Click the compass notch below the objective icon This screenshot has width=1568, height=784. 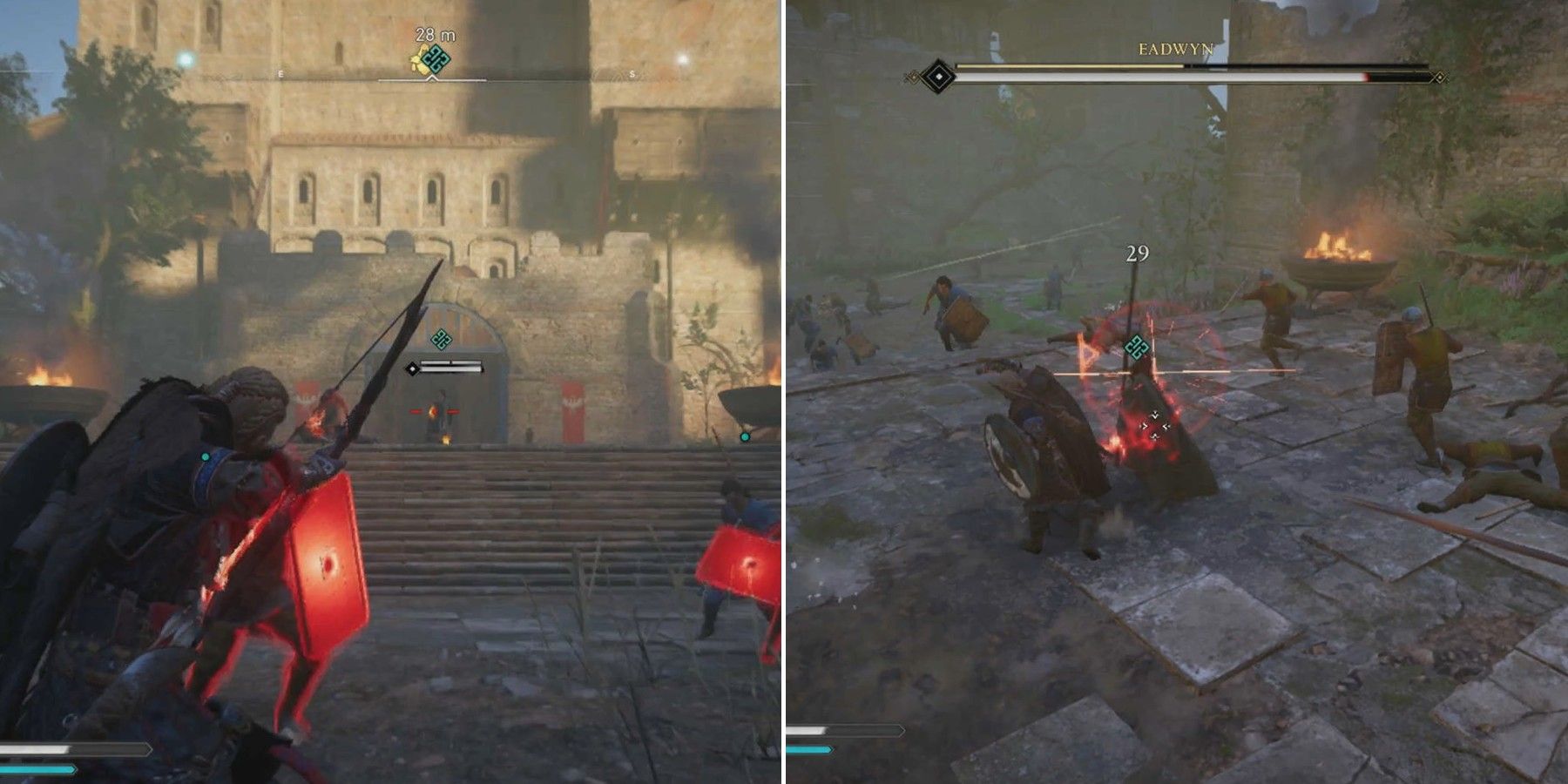coord(432,78)
